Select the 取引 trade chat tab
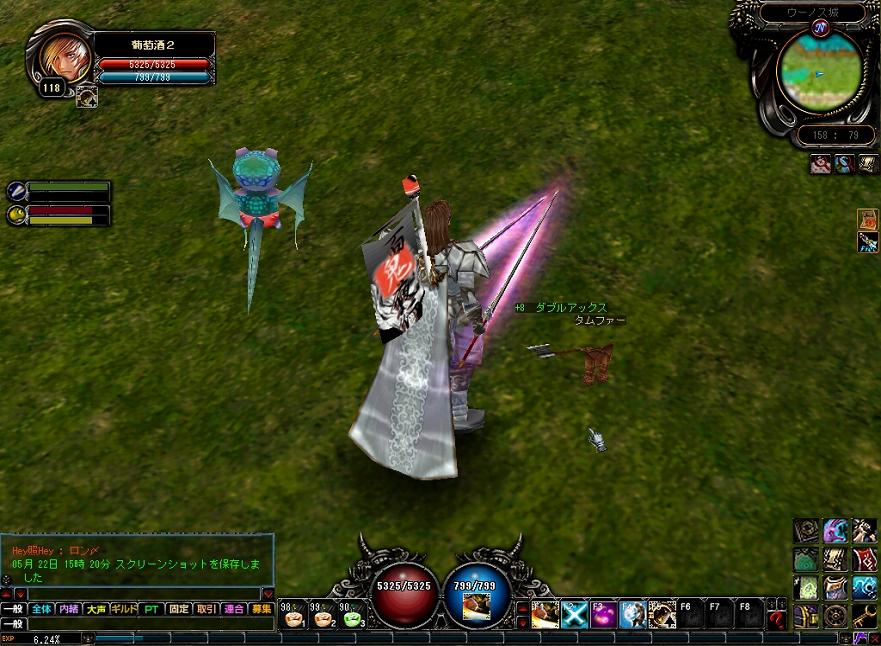881x646 pixels. tap(206, 608)
